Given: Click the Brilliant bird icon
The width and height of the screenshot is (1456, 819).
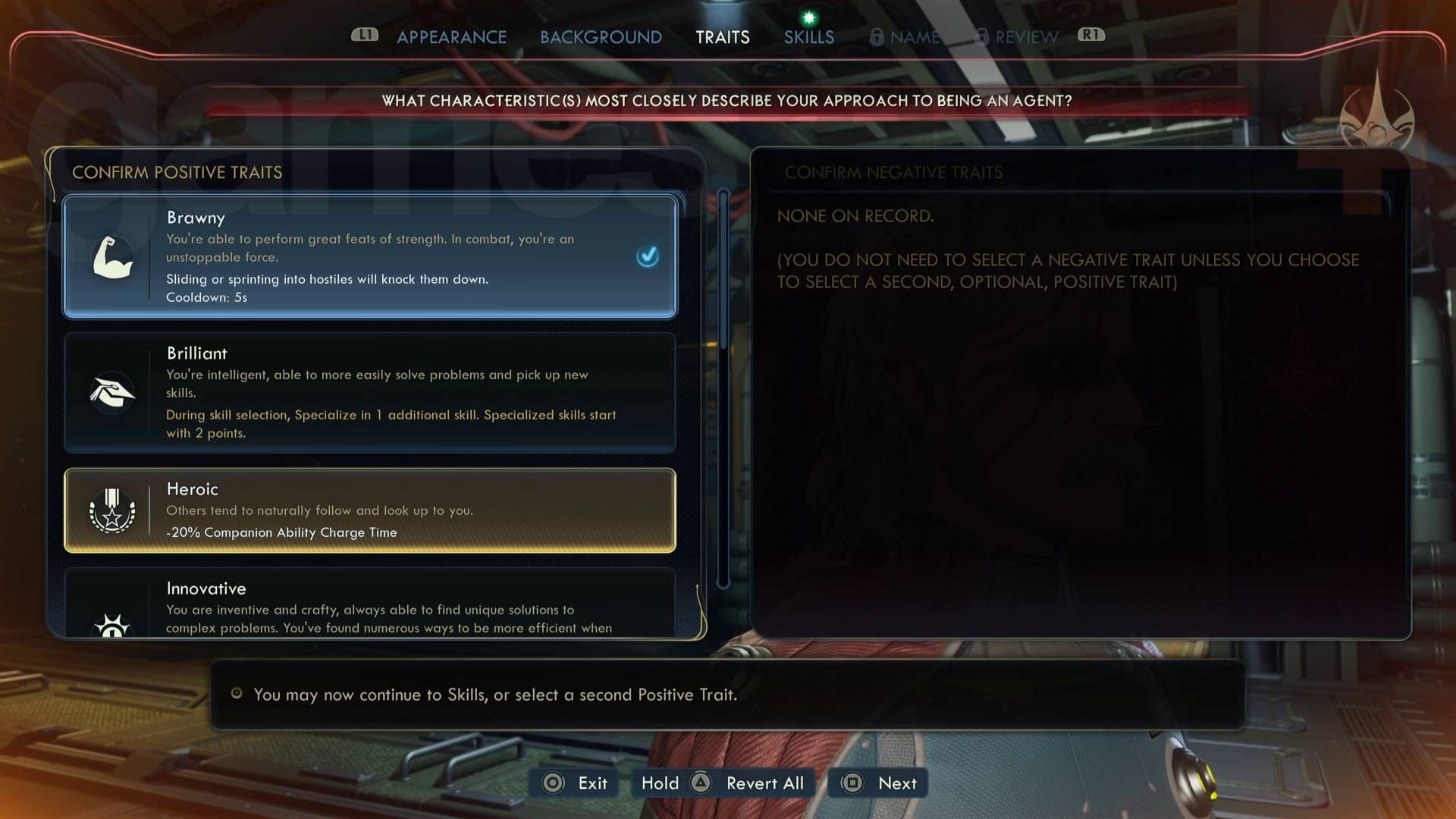Looking at the screenshot, I should pyautogui.click(x=112, y=392).
